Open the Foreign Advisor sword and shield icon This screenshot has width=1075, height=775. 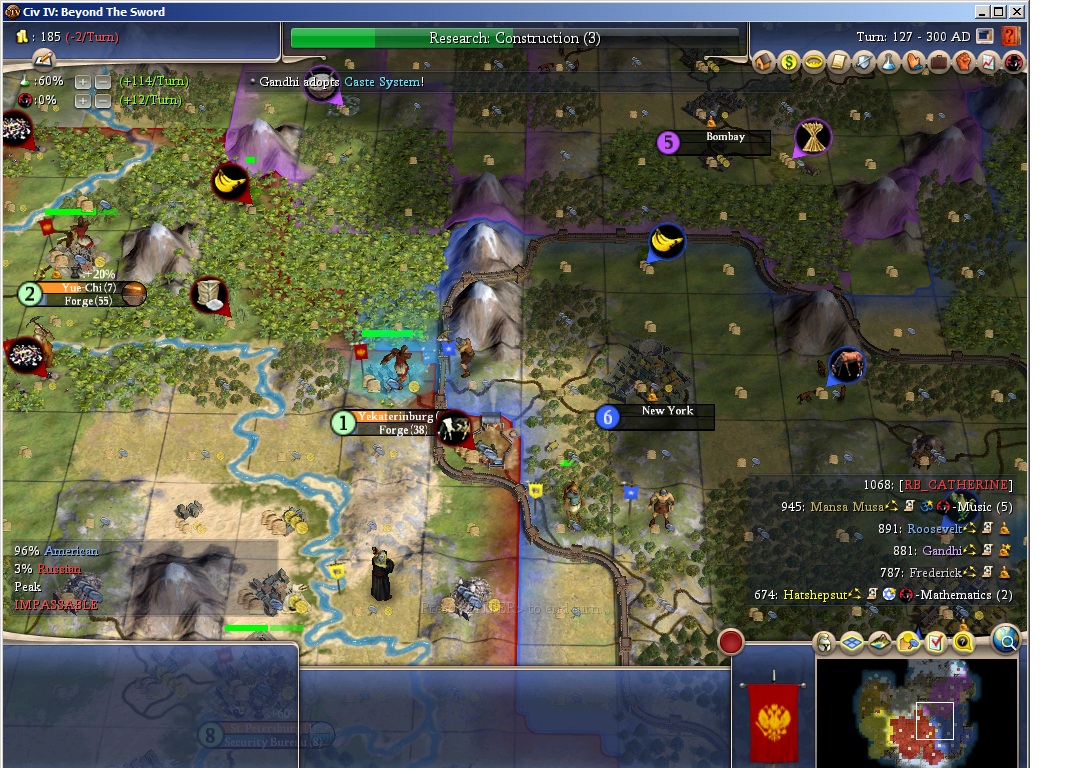click(864, 62)
